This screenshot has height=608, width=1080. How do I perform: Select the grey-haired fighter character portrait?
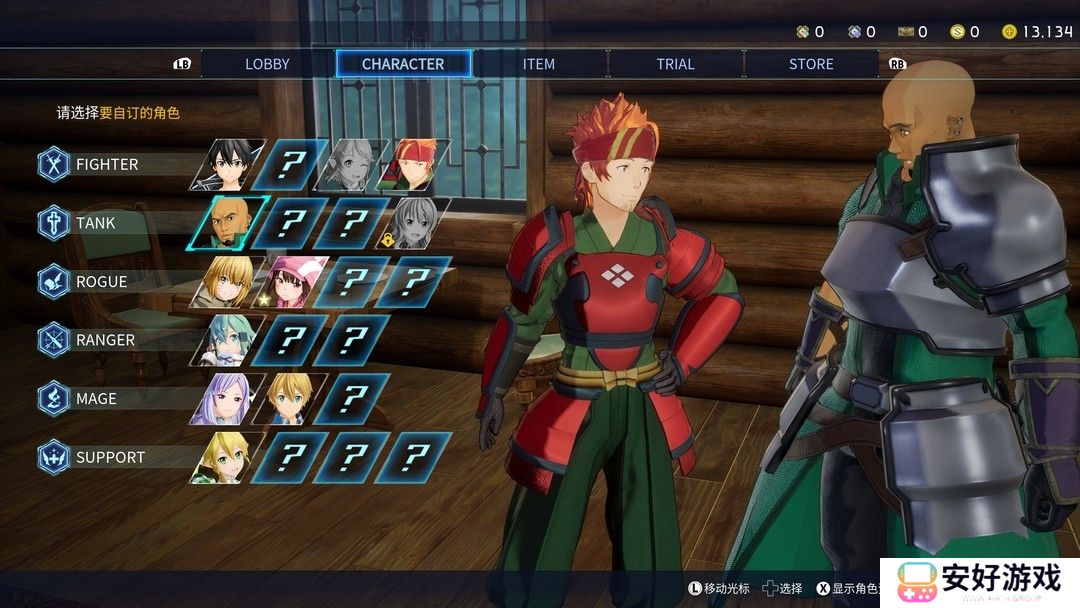pyautogui.click(x=351, y=165)
